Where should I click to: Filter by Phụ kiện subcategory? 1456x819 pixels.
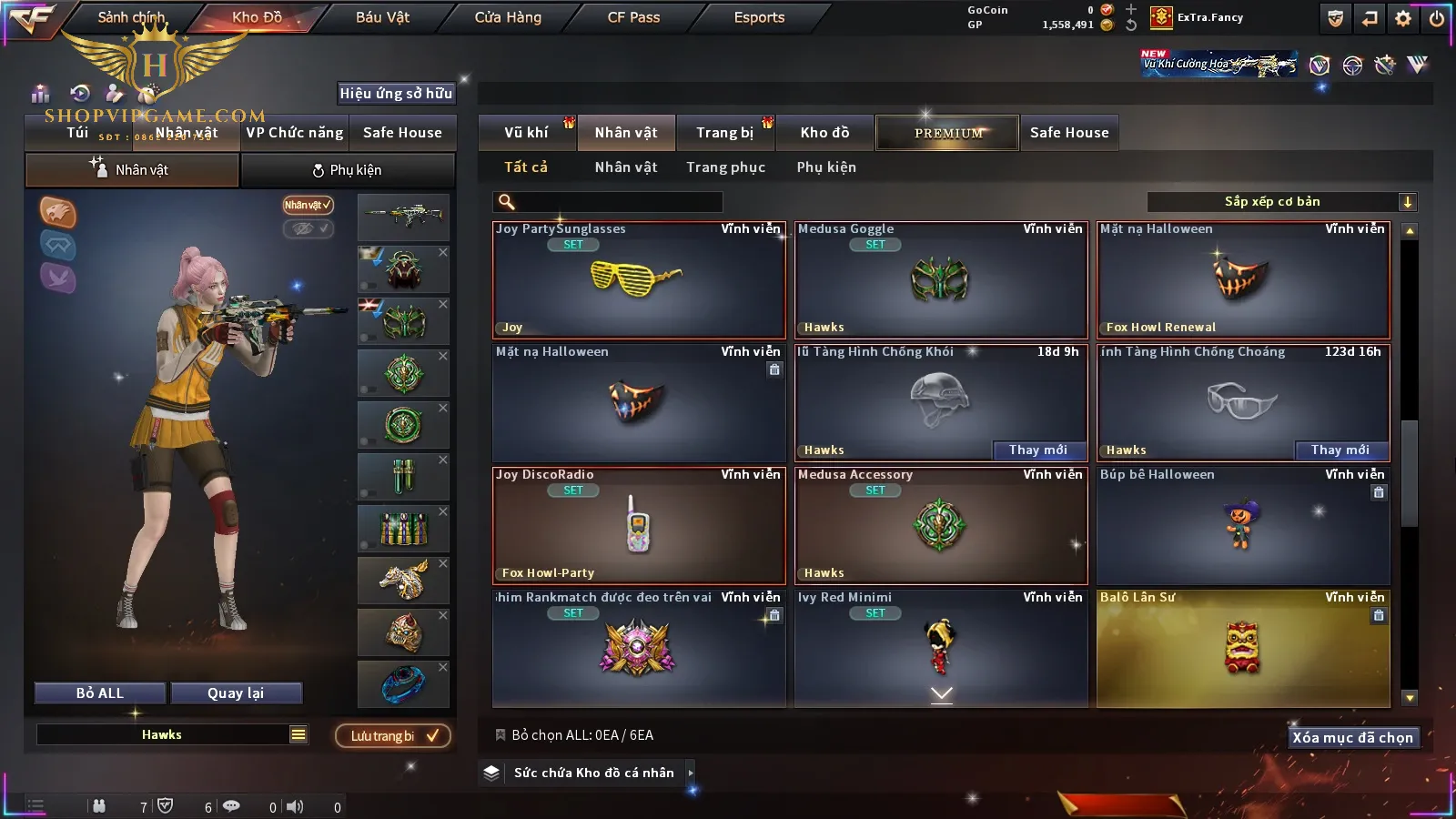826,167
